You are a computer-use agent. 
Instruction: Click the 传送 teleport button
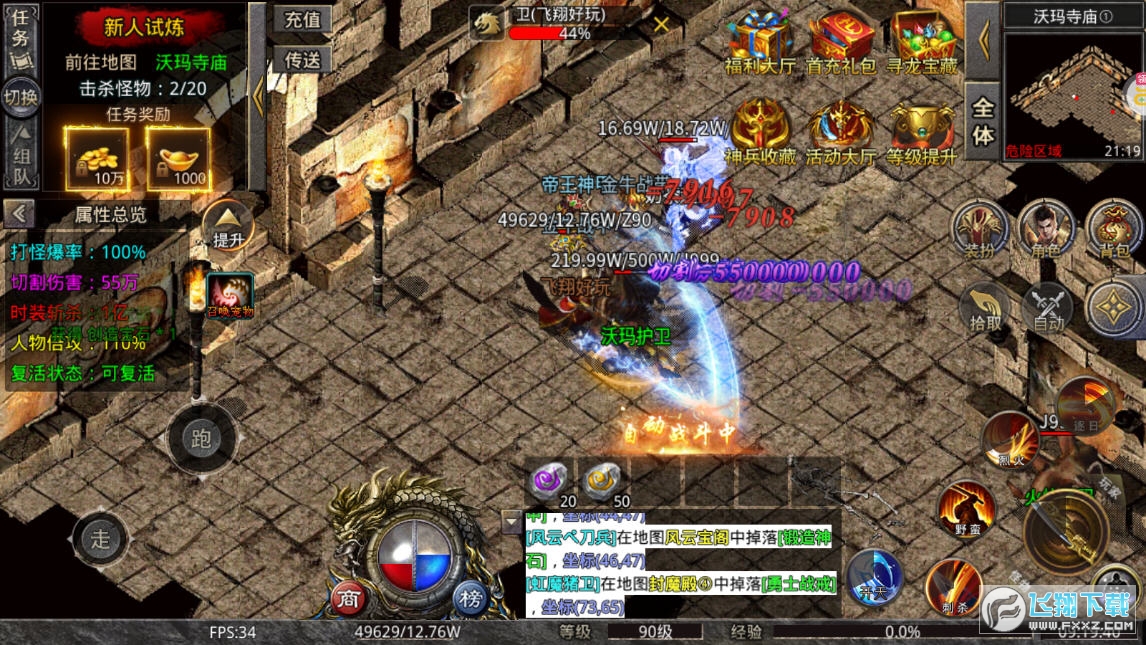(302, 60)
